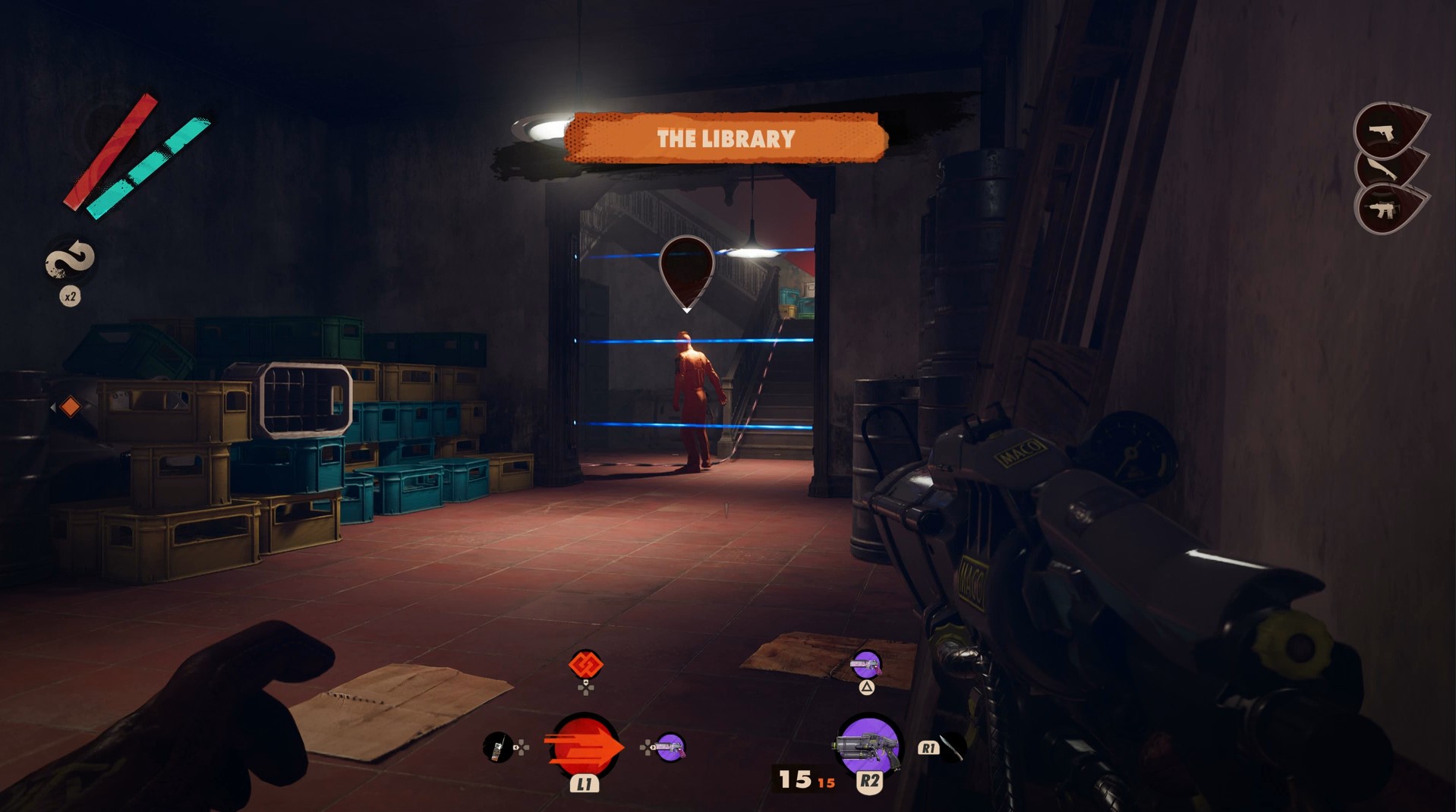Activate the red Shift arrow slab
Screen dimensions: 1456x812
pyautogui.click(x=584, y=747)
